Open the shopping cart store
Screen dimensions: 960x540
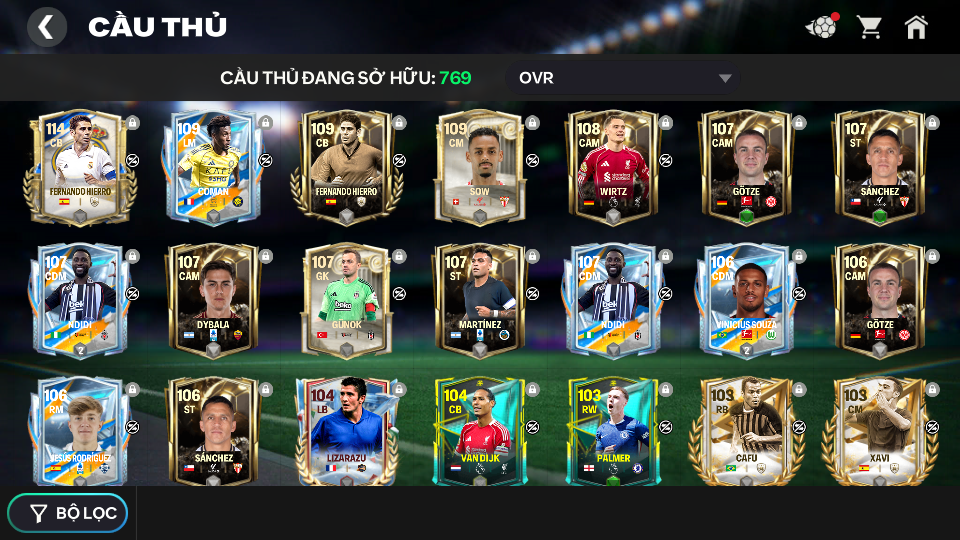869,27
